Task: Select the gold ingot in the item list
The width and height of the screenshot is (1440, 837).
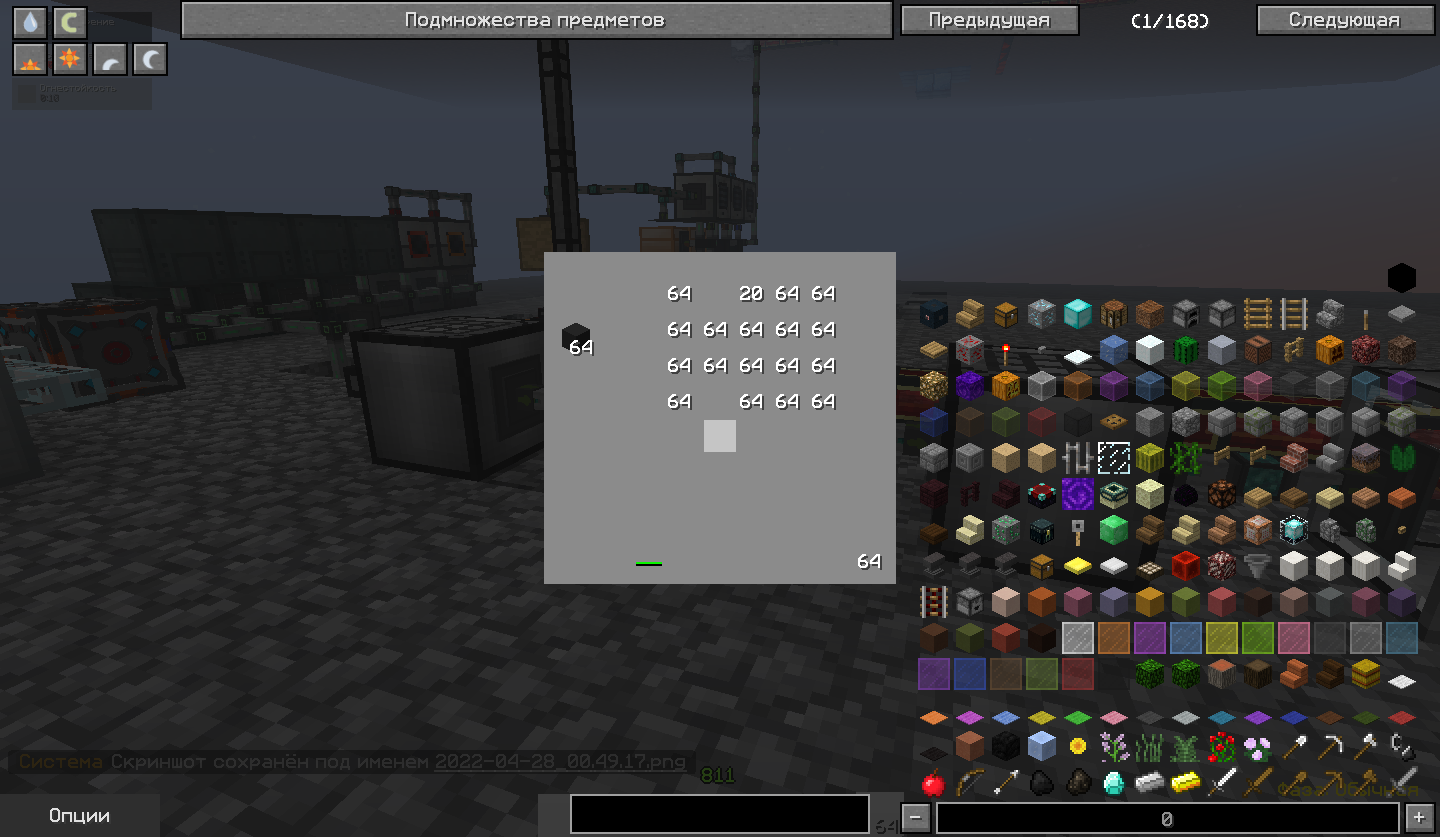Action: [1185, 782]
